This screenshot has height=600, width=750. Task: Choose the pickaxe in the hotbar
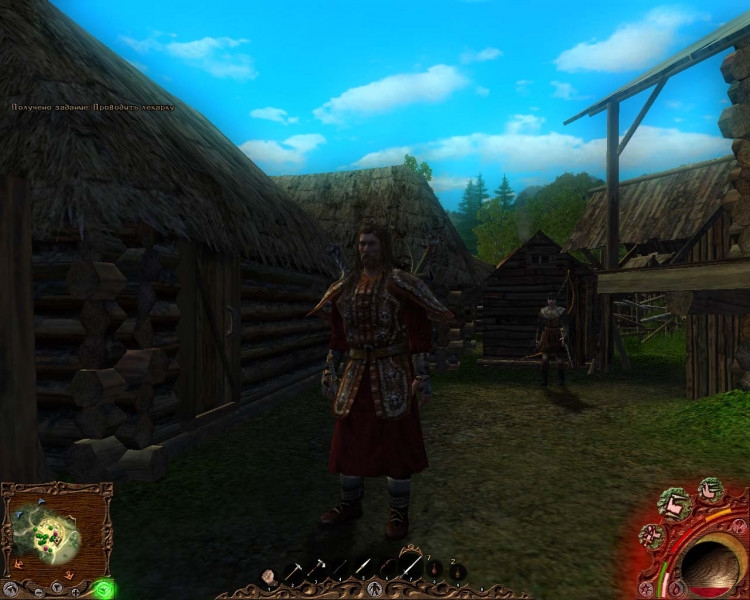[291, 572]
